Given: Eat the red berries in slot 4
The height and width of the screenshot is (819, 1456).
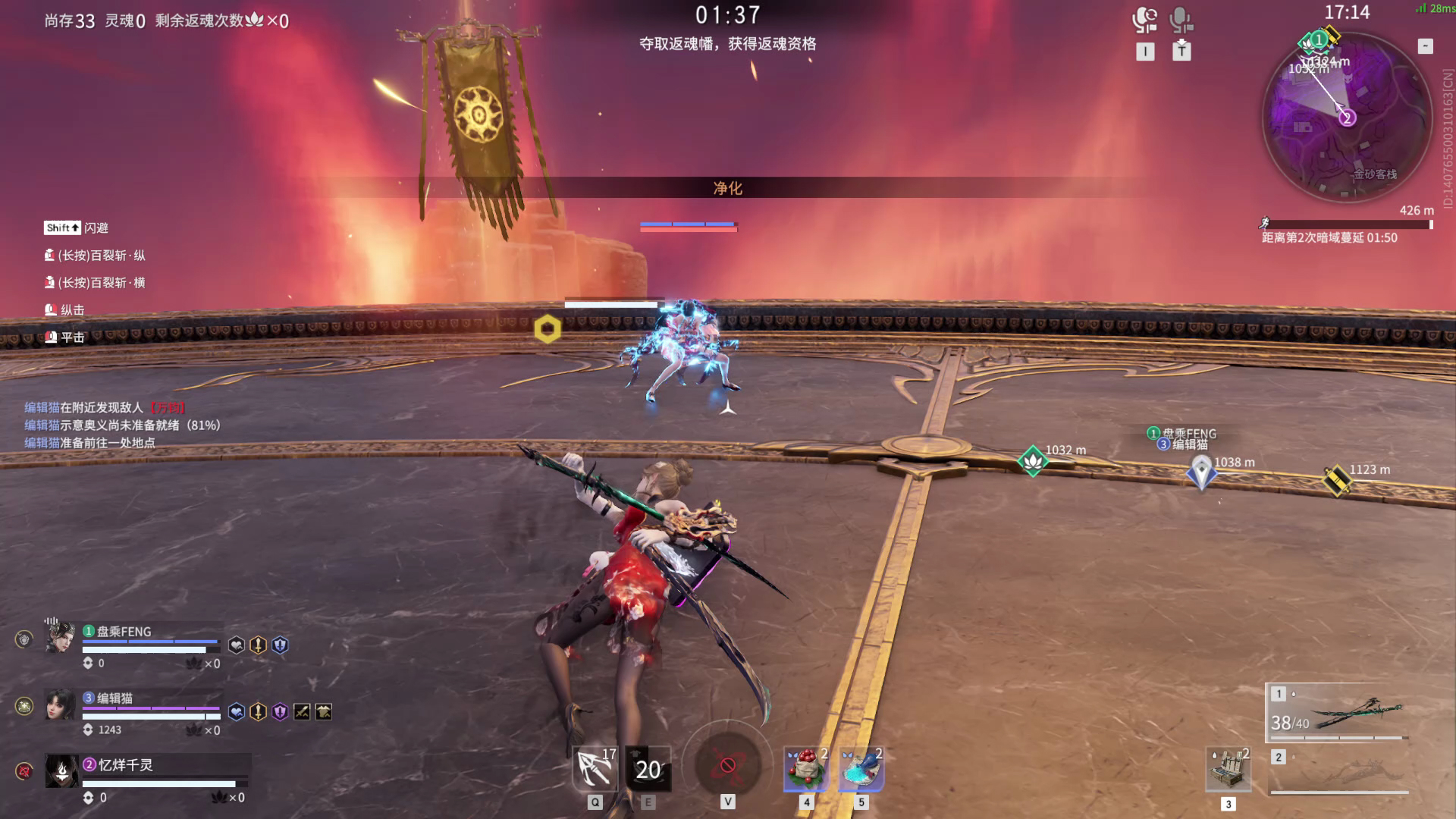Looking at the screenshot, I should tap(804, 768).
